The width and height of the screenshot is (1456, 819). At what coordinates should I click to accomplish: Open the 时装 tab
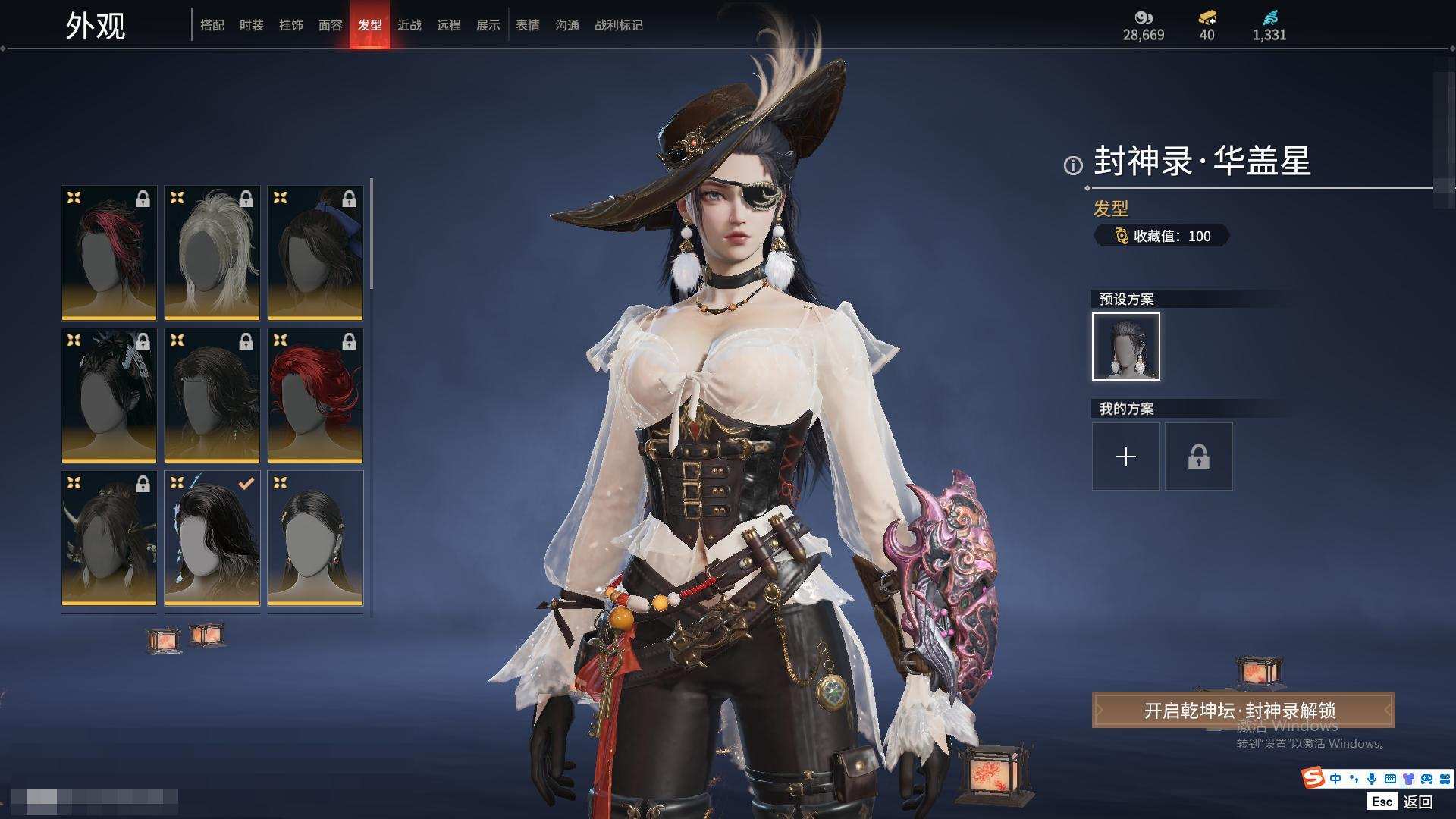(x=251, y=25)
